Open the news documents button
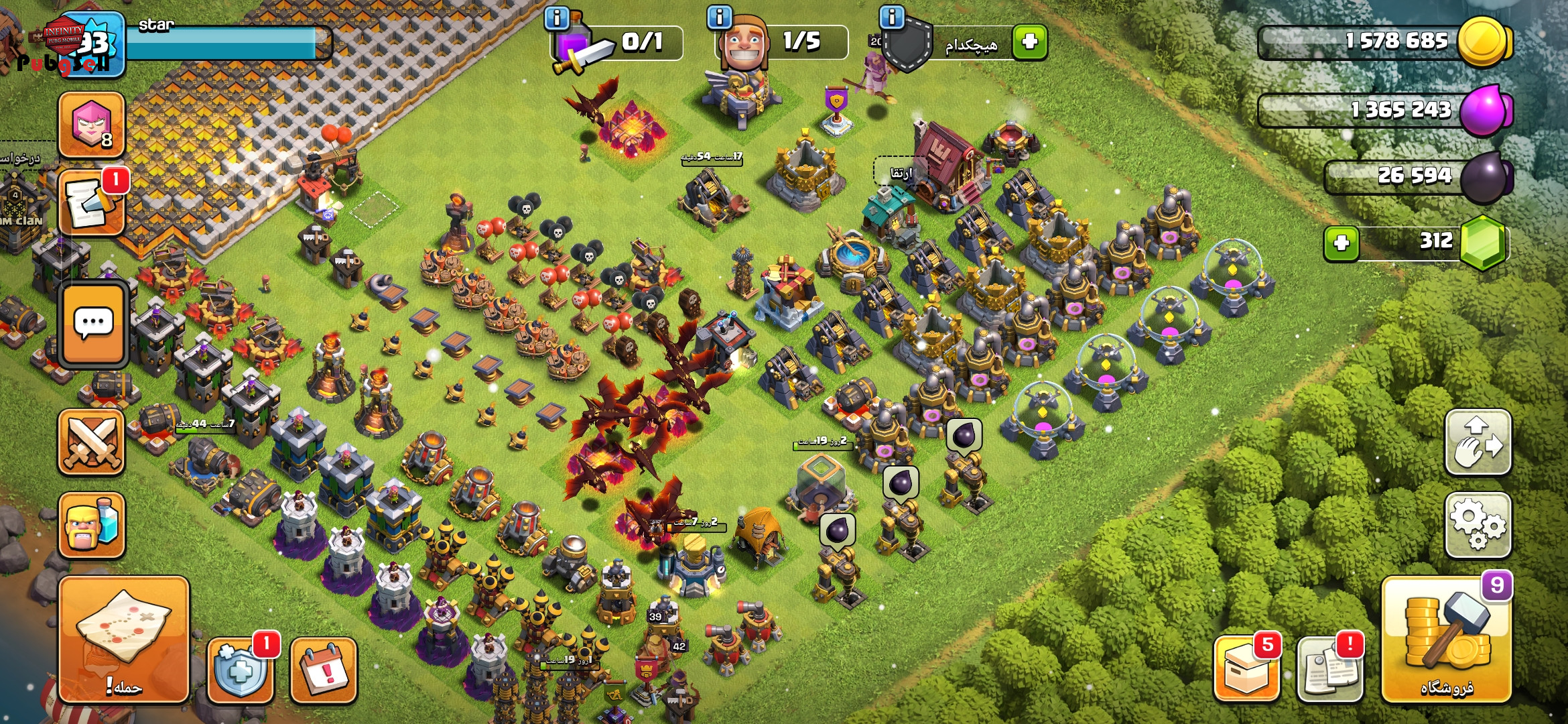Image resolution: width=1568 pixels, height=724 pixels. point(1329,670)
